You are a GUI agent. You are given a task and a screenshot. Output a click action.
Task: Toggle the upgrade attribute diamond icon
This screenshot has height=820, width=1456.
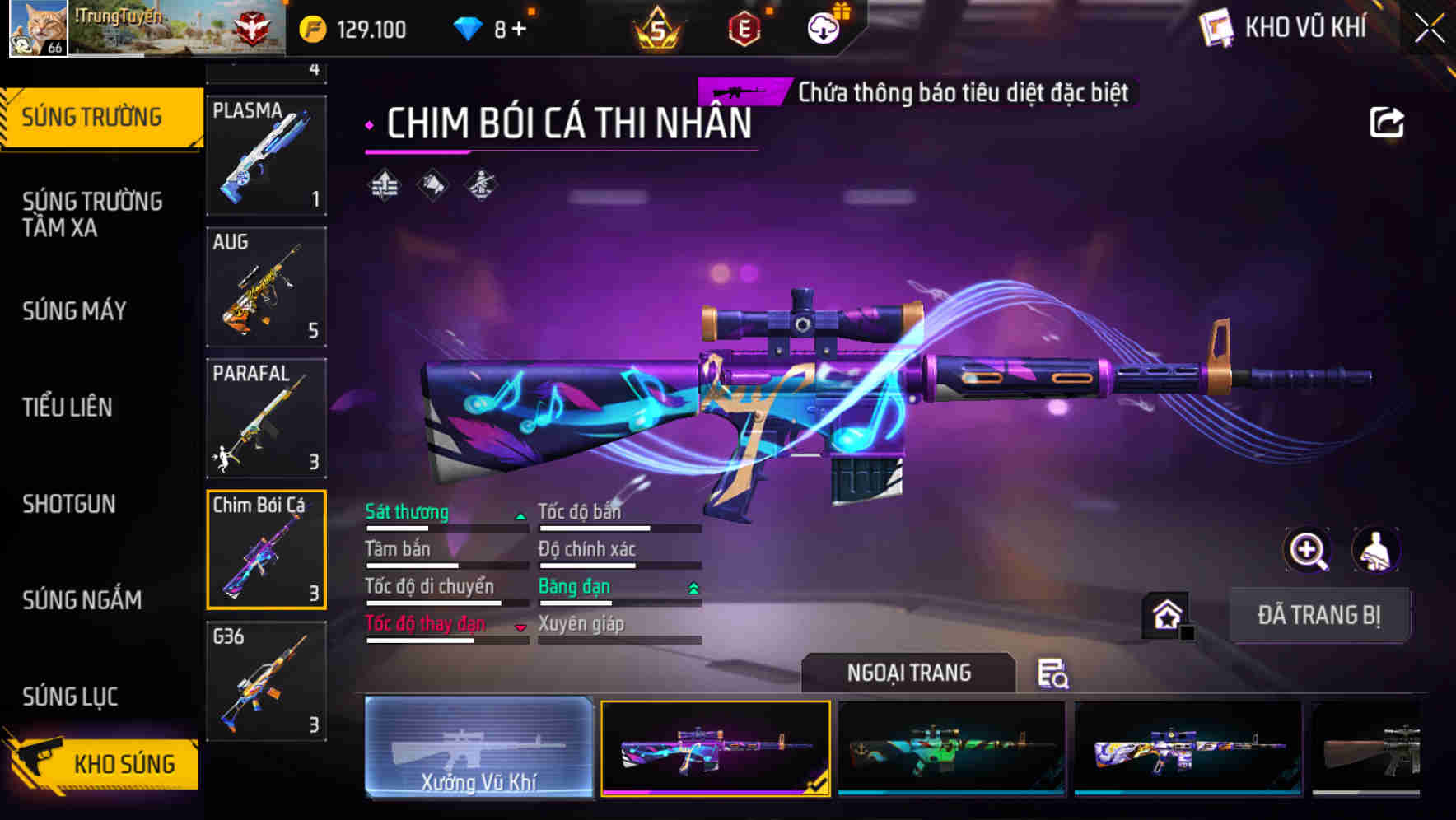(383, 185)
